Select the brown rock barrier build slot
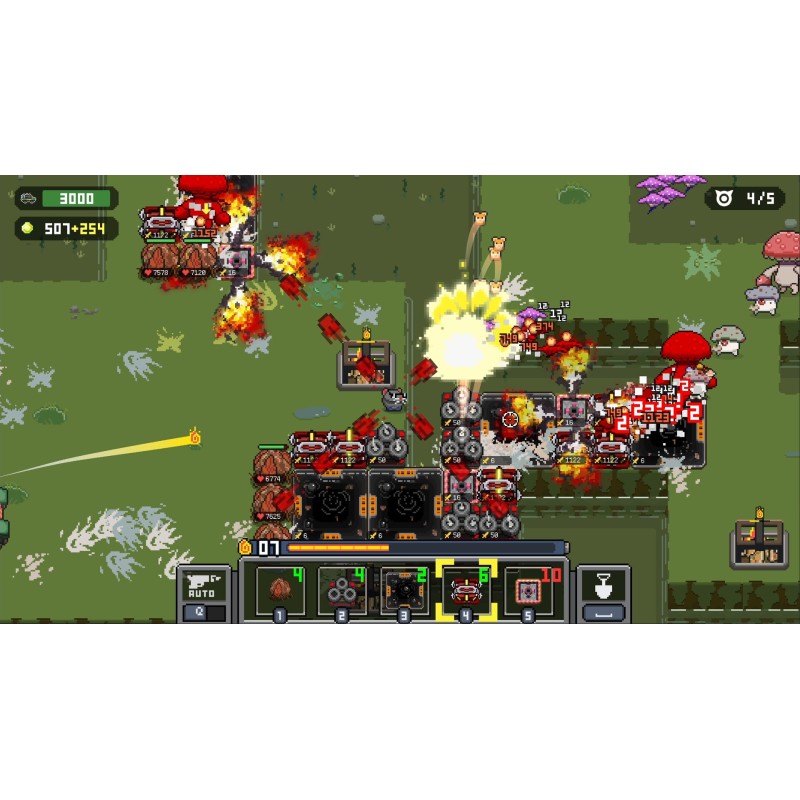Screen dimensions: 800x800 (278, 590)
